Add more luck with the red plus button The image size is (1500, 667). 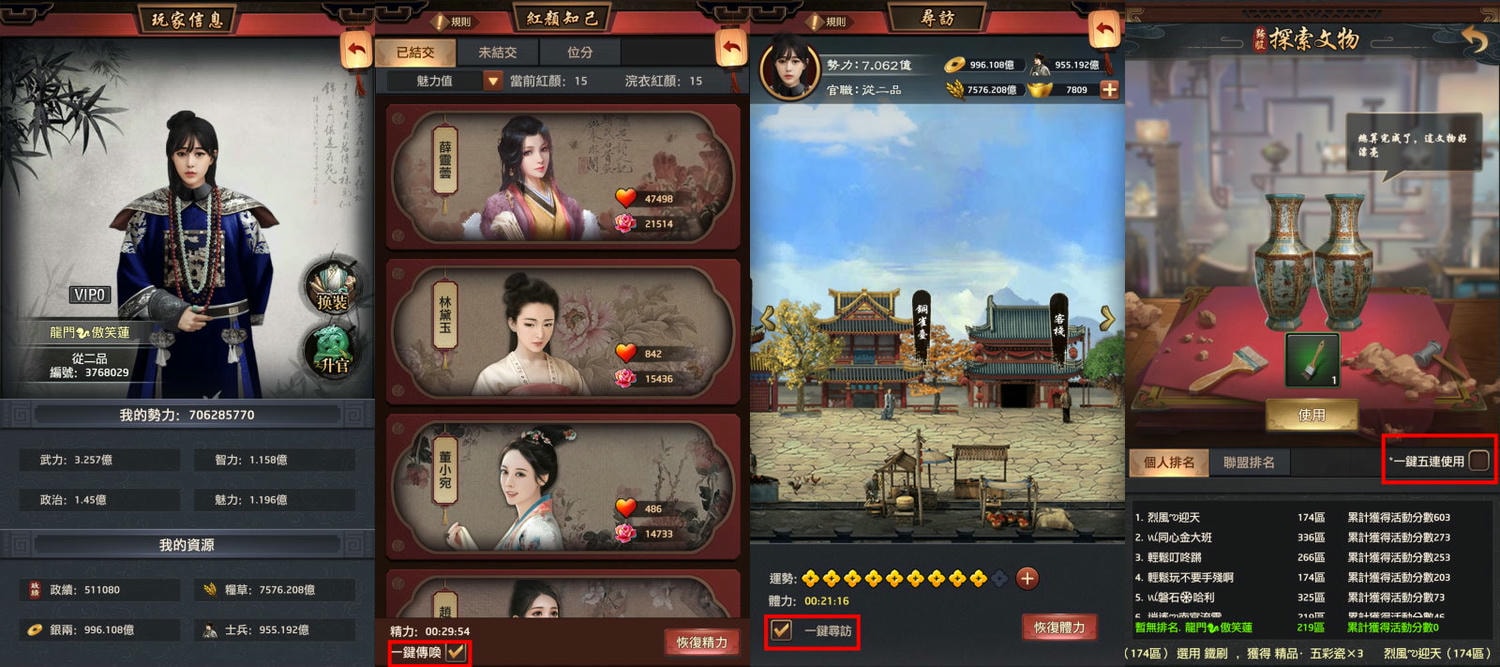[x=1027, y=578]
